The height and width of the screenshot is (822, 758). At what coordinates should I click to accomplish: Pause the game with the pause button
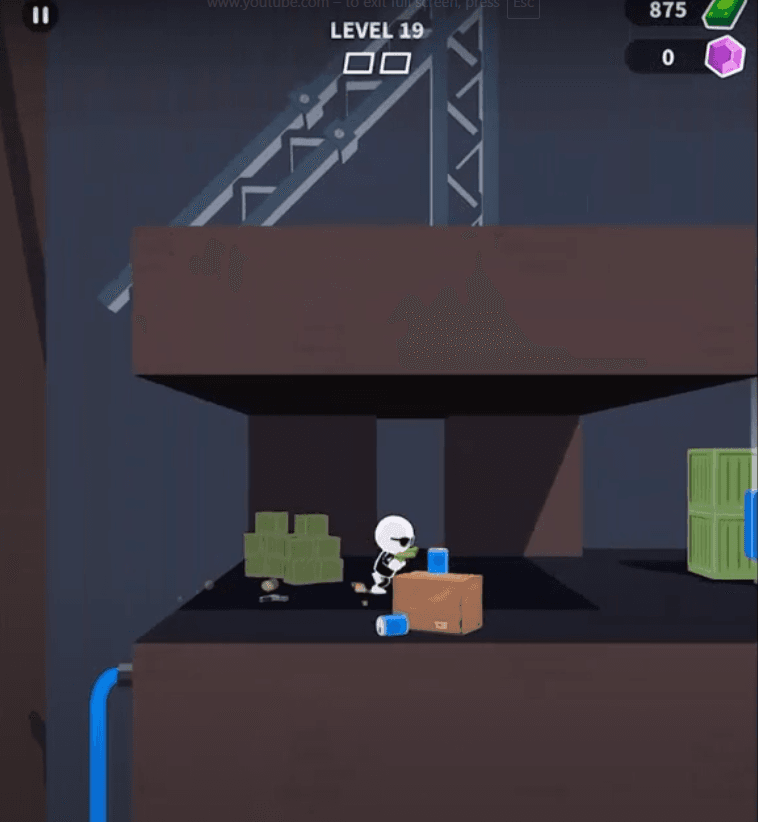40,15
